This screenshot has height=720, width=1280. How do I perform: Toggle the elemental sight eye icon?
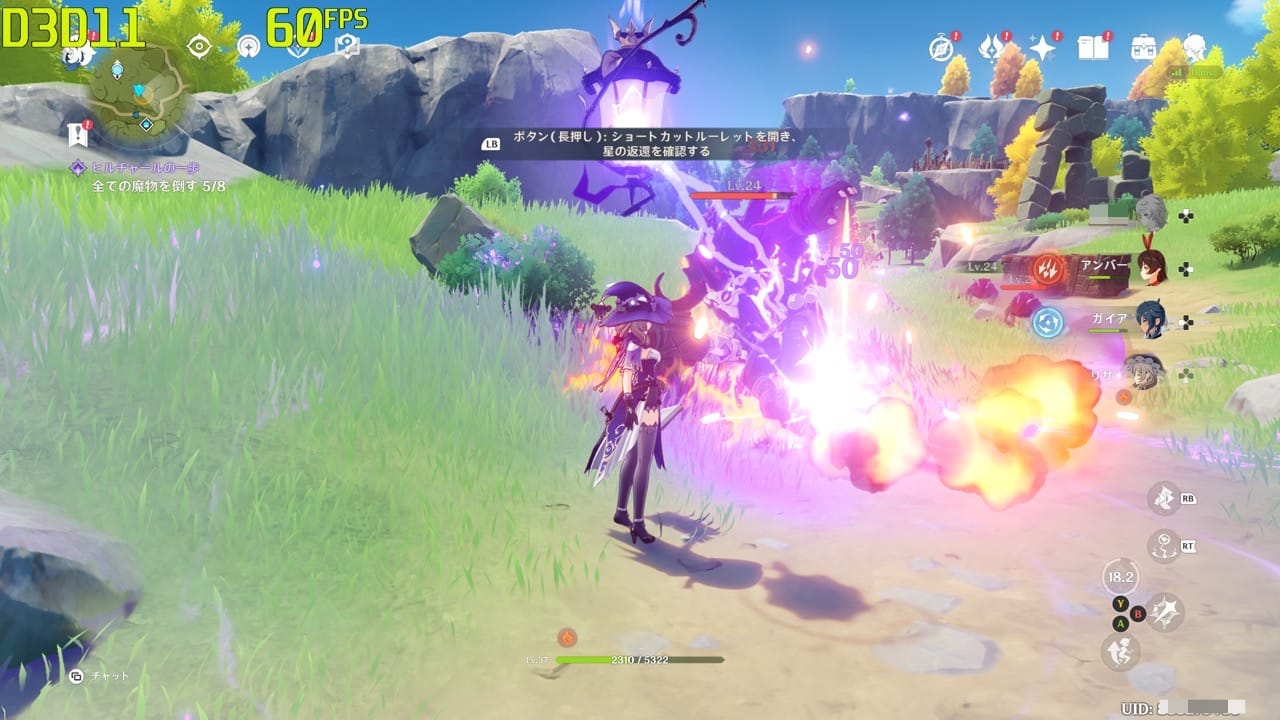pyautogui.click(x=199, y=46)
